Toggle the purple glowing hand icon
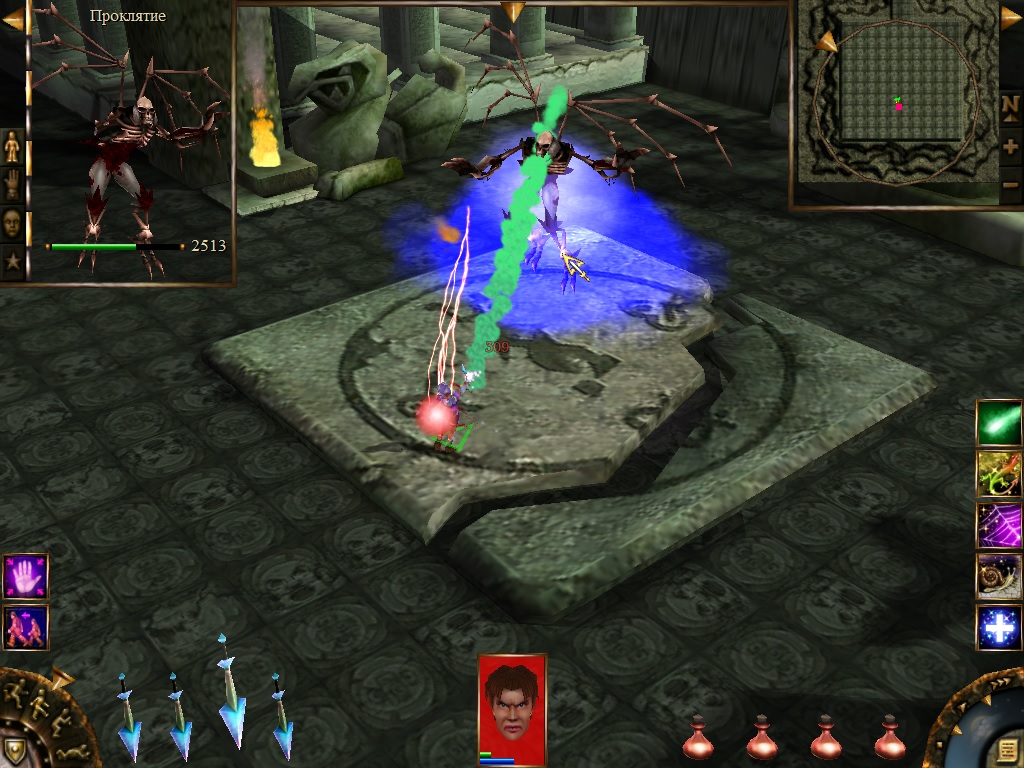The width and height of the screenshot is (1024, 768). [25, 576]
